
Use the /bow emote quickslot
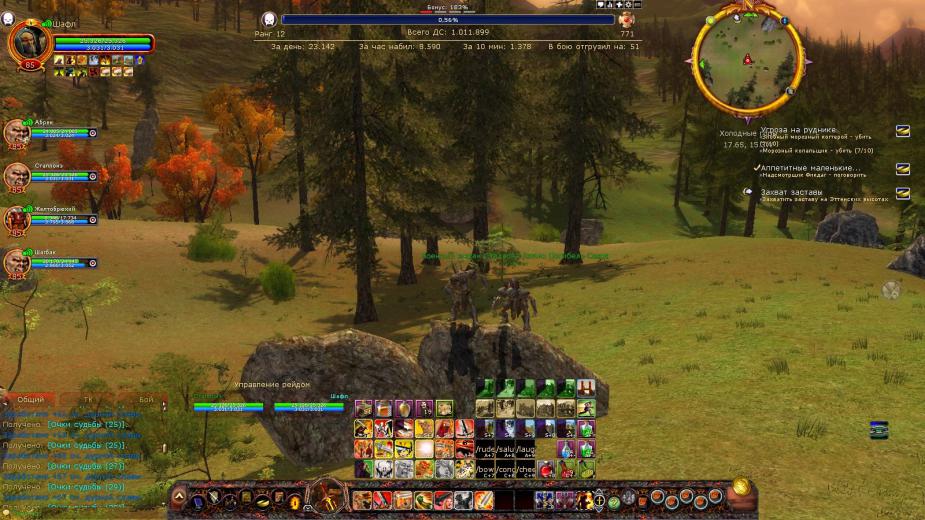click(x=486, y=469)
